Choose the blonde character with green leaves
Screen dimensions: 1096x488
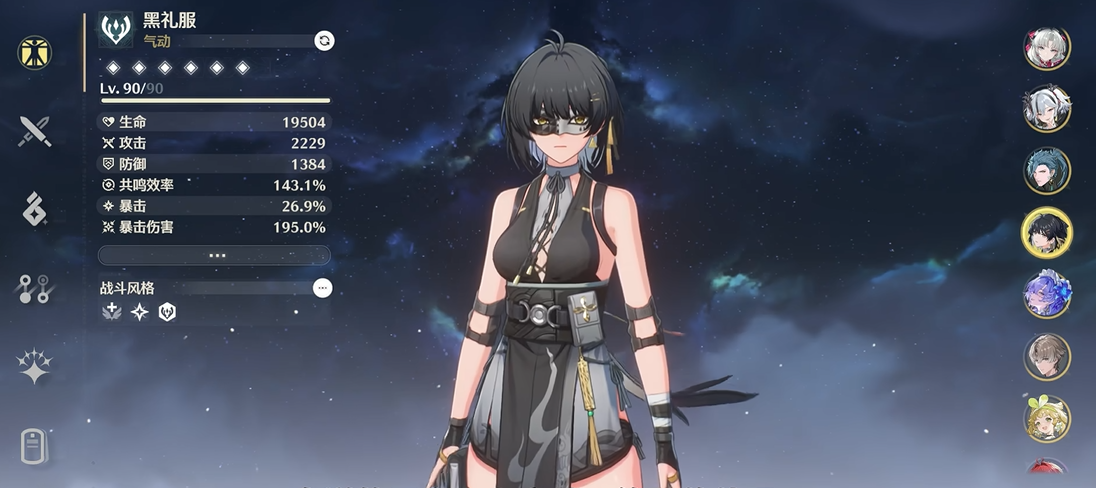point(1047,419)
